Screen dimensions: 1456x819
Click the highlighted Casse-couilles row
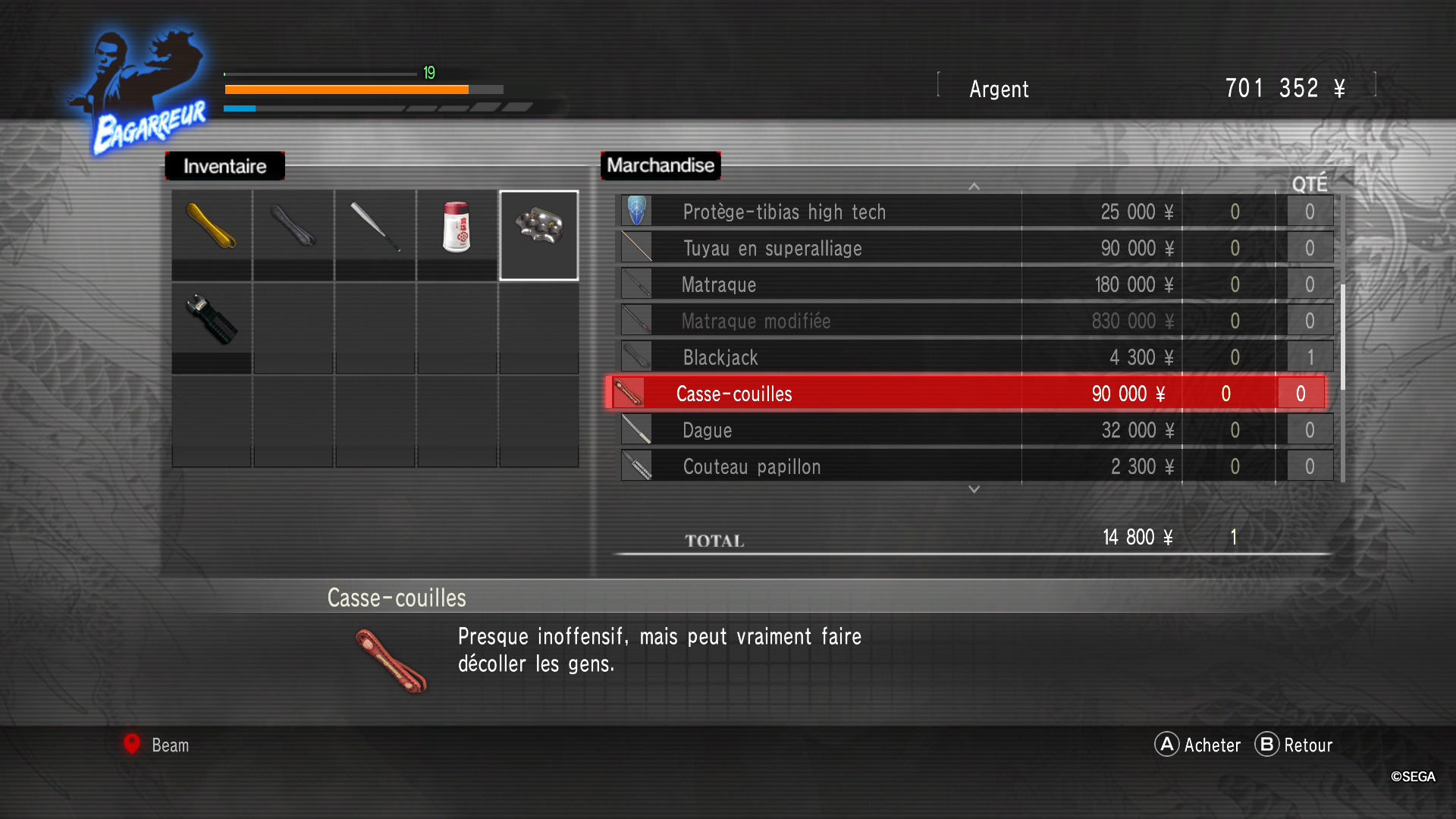[734, 394]
